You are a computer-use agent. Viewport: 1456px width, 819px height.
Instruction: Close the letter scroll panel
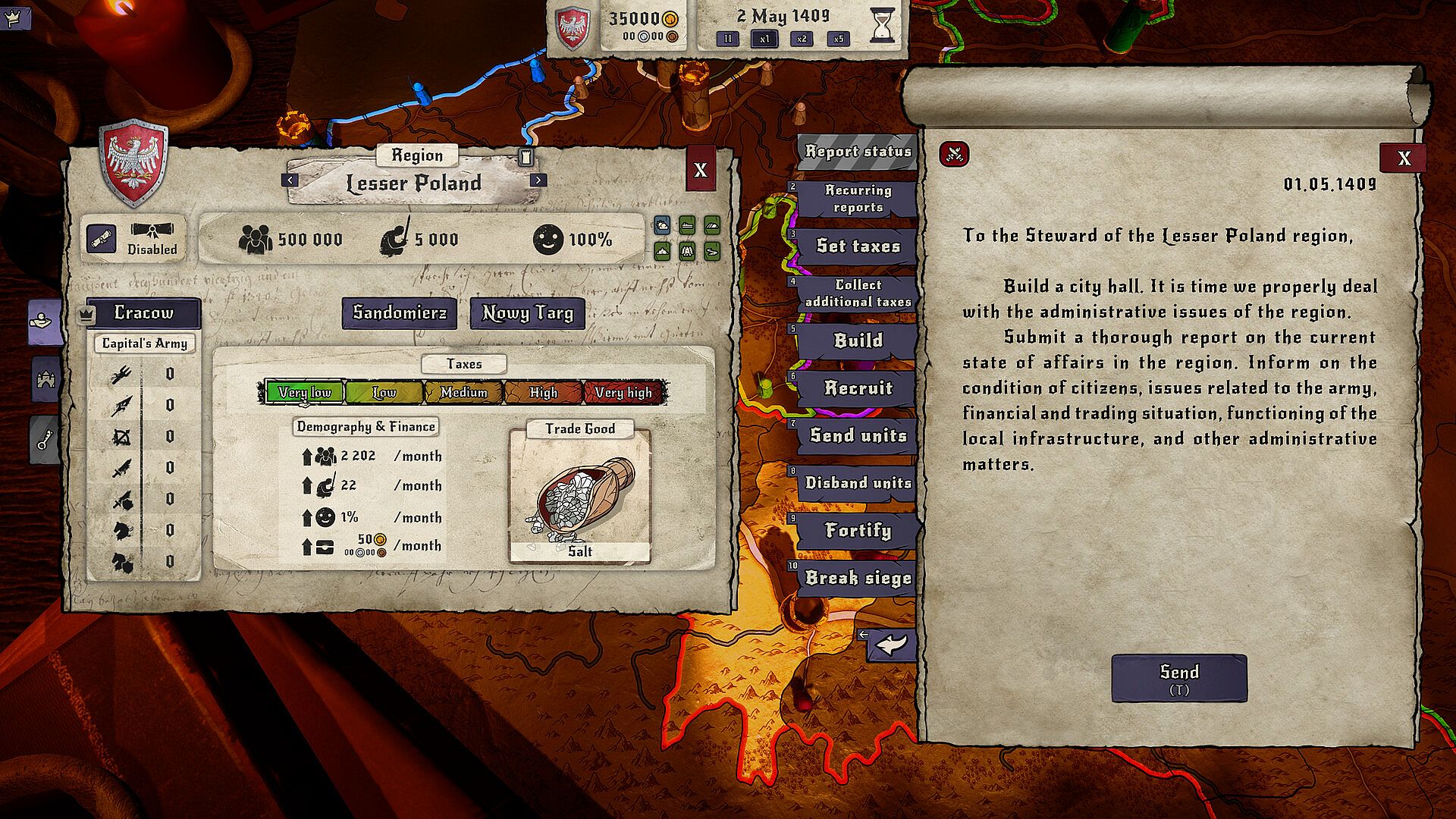pyautogui.click(x=1403, y=158)
